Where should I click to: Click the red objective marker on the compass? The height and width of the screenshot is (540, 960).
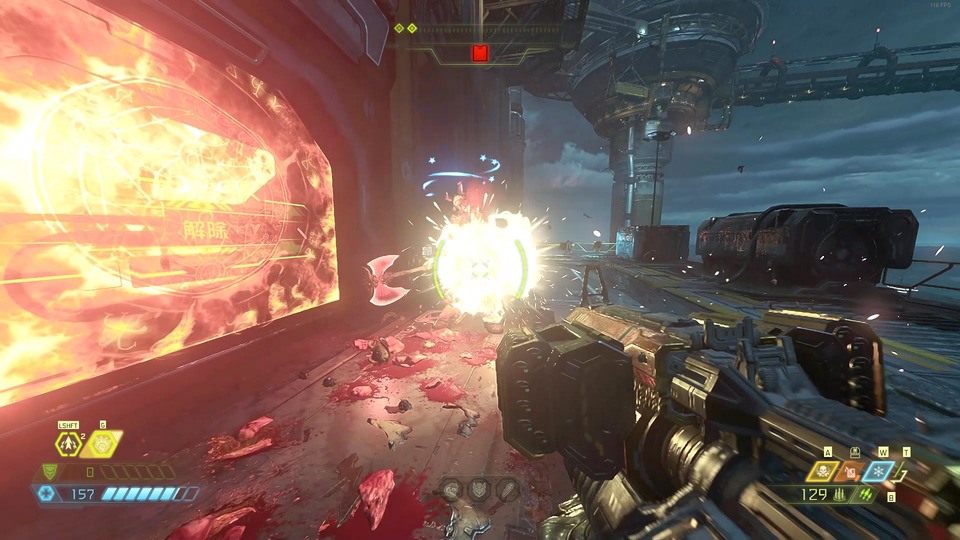tap(480, 53)
